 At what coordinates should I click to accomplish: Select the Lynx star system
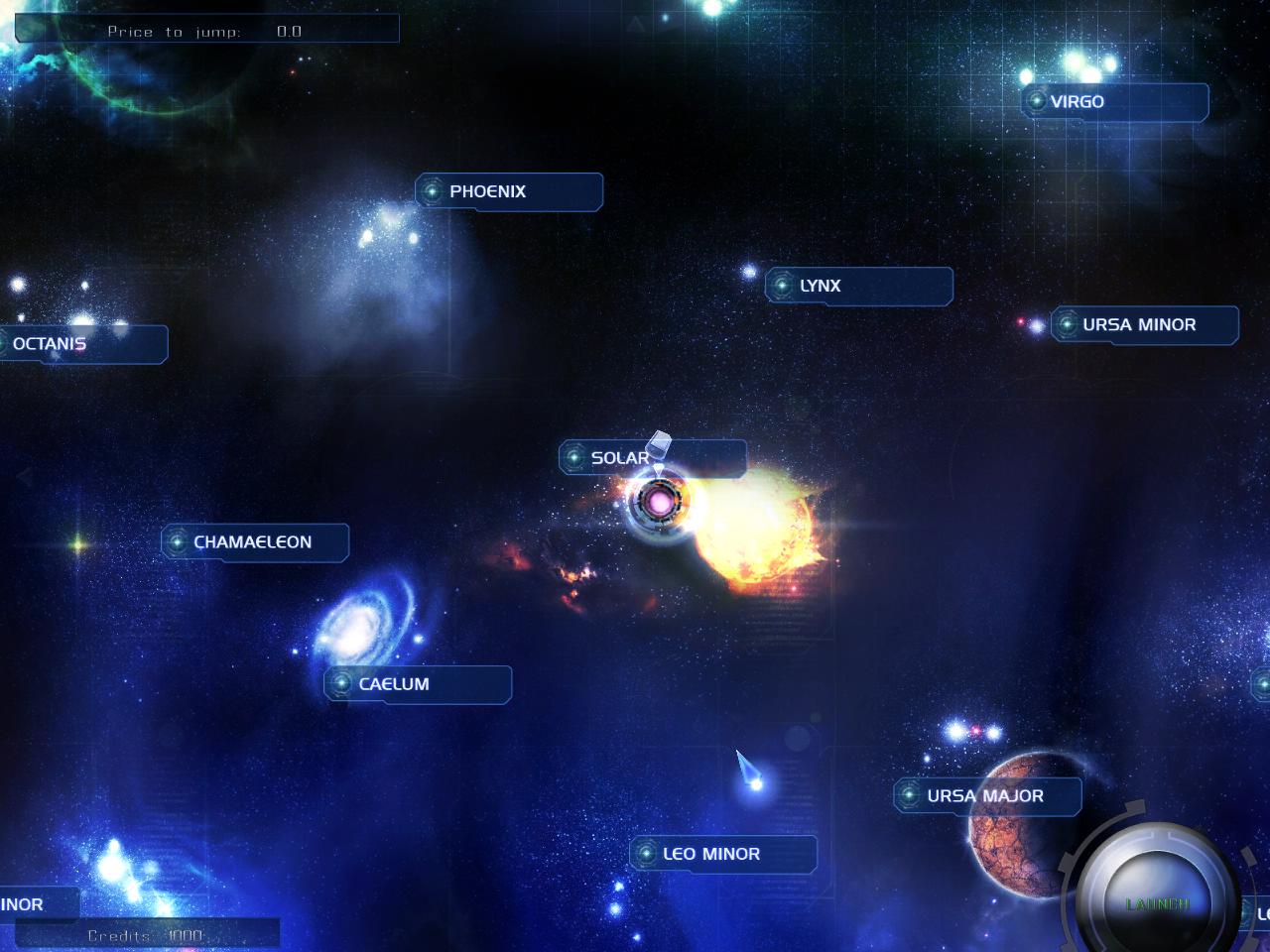point(858,286)
